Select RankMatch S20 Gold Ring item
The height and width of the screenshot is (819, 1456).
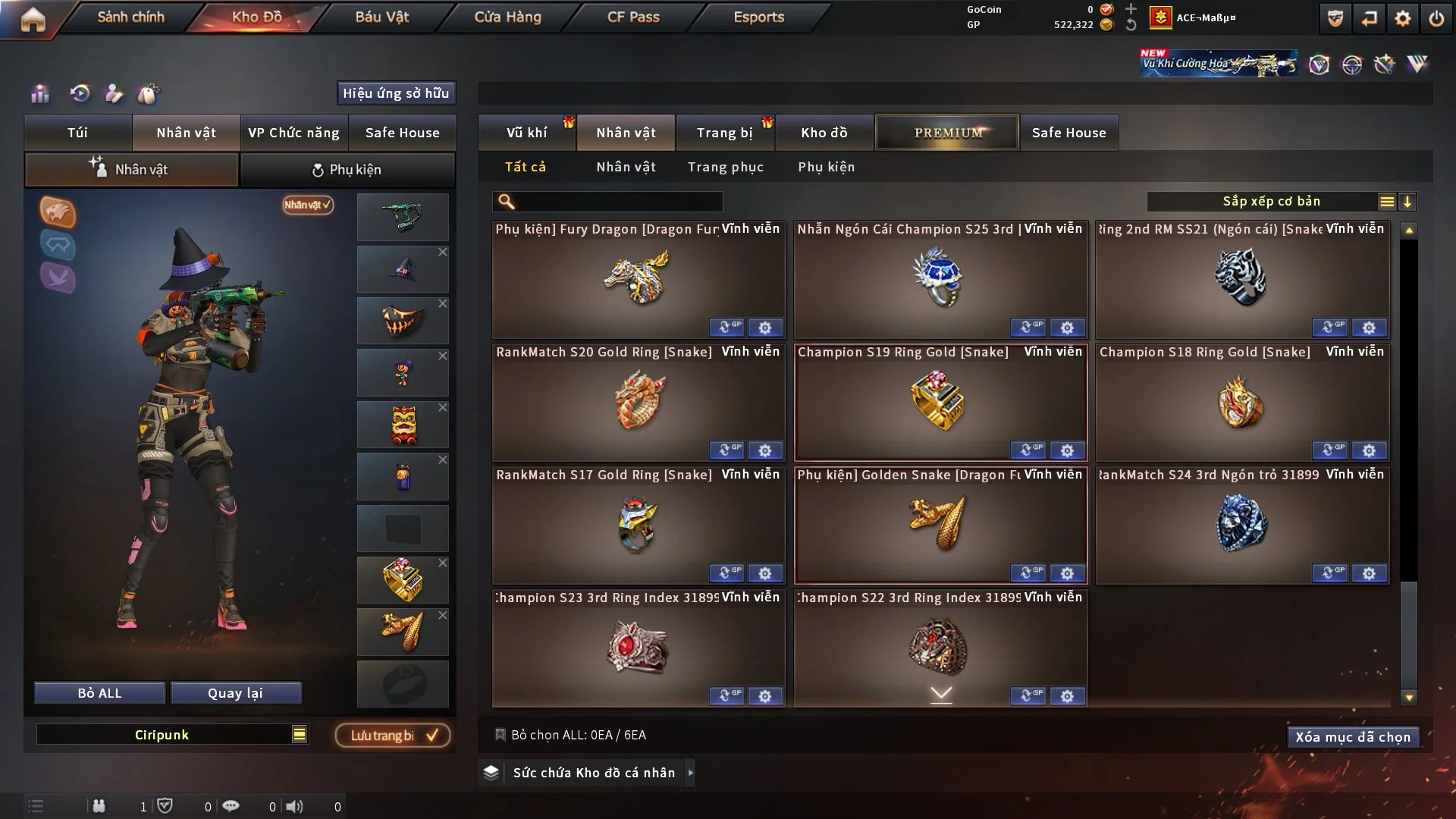639,403
